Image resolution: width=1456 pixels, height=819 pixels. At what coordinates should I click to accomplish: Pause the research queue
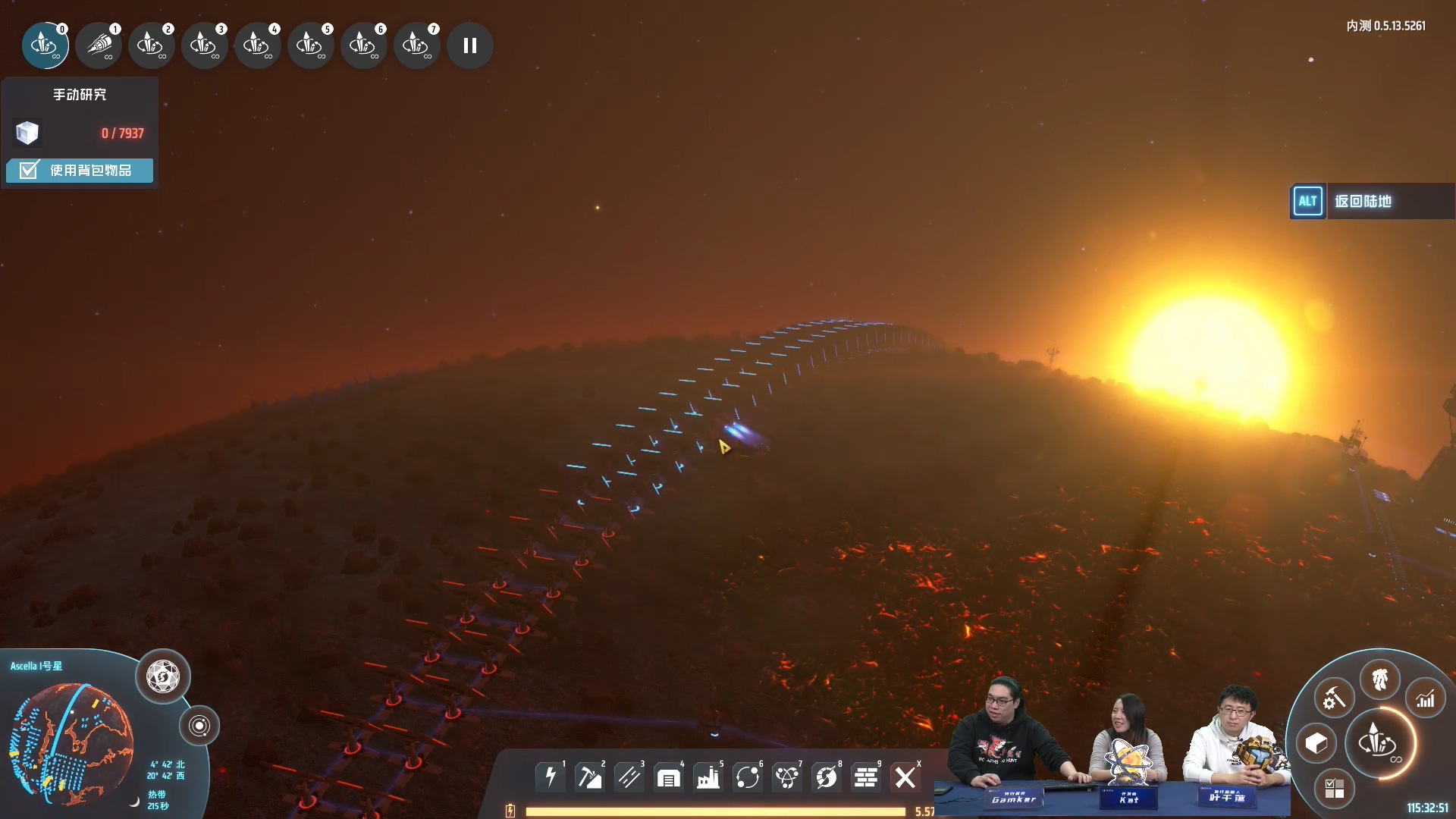tap(470, 45)
